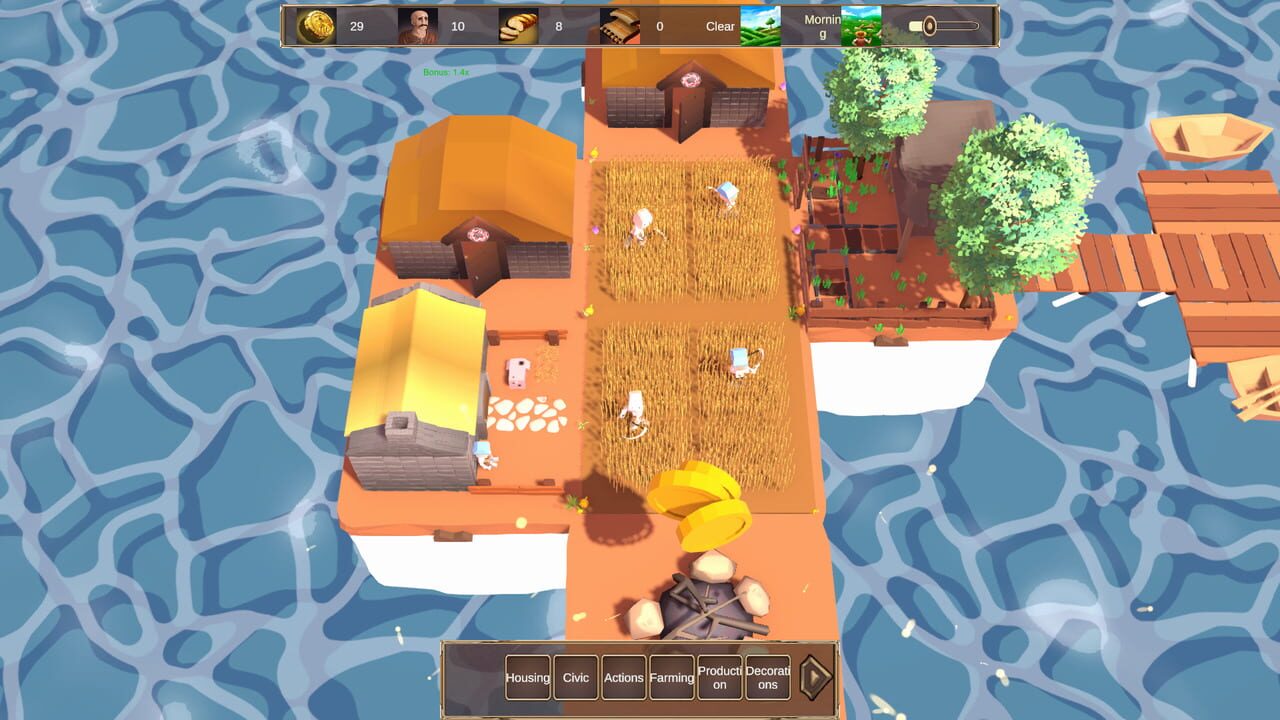Viewport: 1280px width, 720px height.
Task: Select the Housing build category
Action: point(527,677)
